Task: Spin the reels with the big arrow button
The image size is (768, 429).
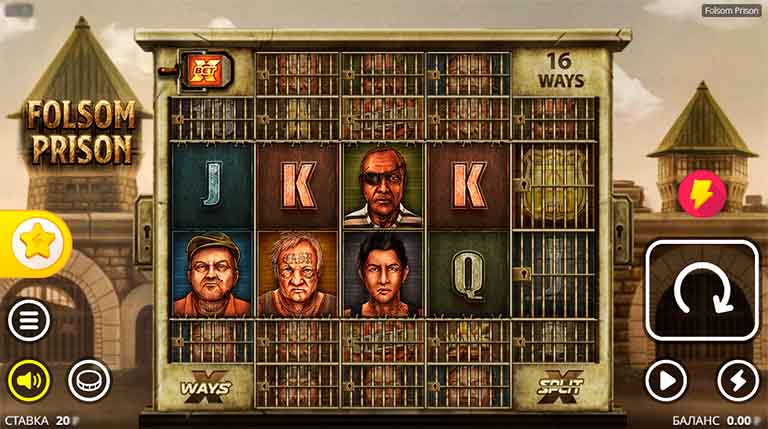Action: pyautogui.click(x=700, y=291)
